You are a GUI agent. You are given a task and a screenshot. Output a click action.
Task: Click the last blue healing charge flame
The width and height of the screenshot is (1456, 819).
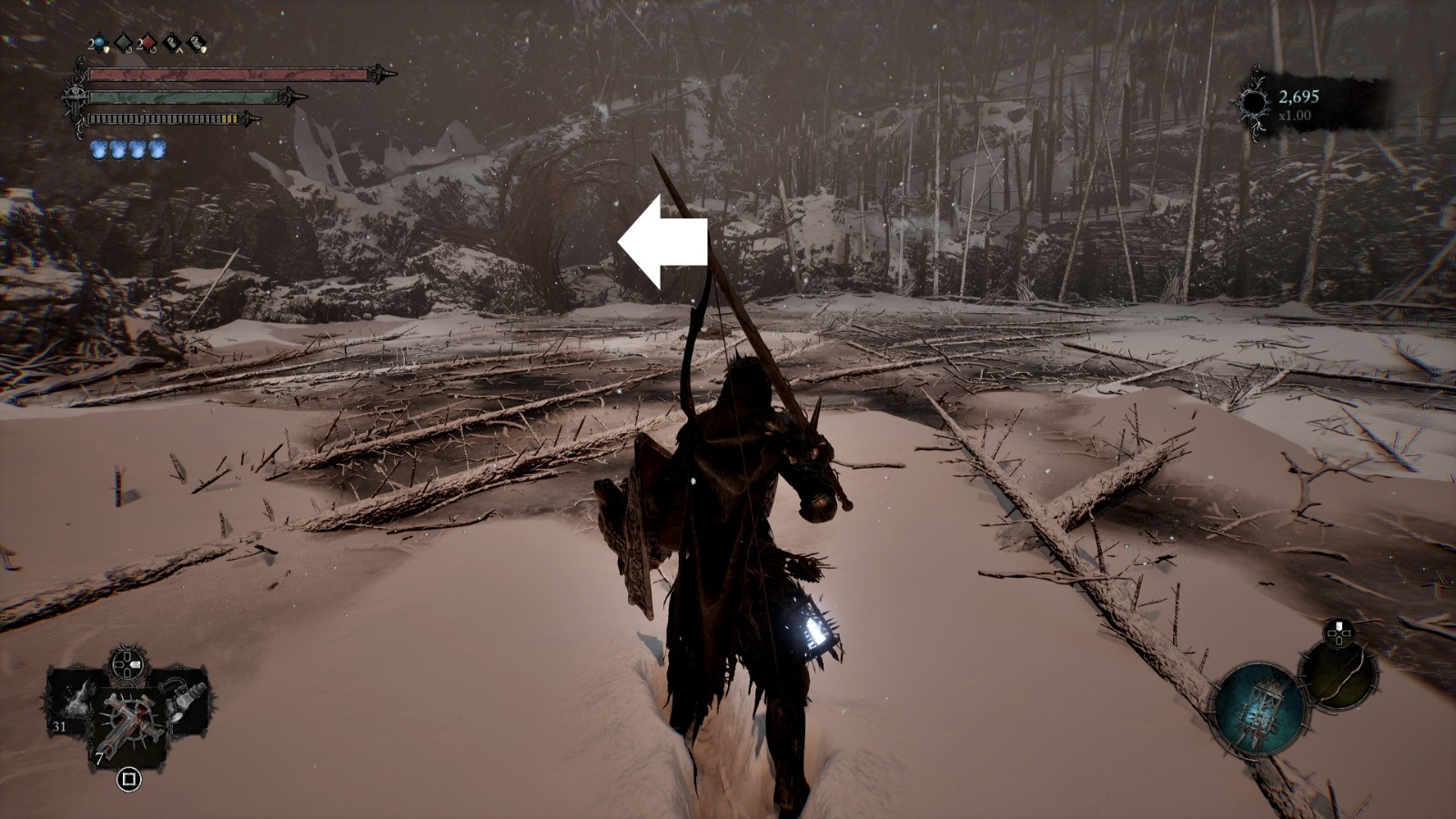(157, 149)
